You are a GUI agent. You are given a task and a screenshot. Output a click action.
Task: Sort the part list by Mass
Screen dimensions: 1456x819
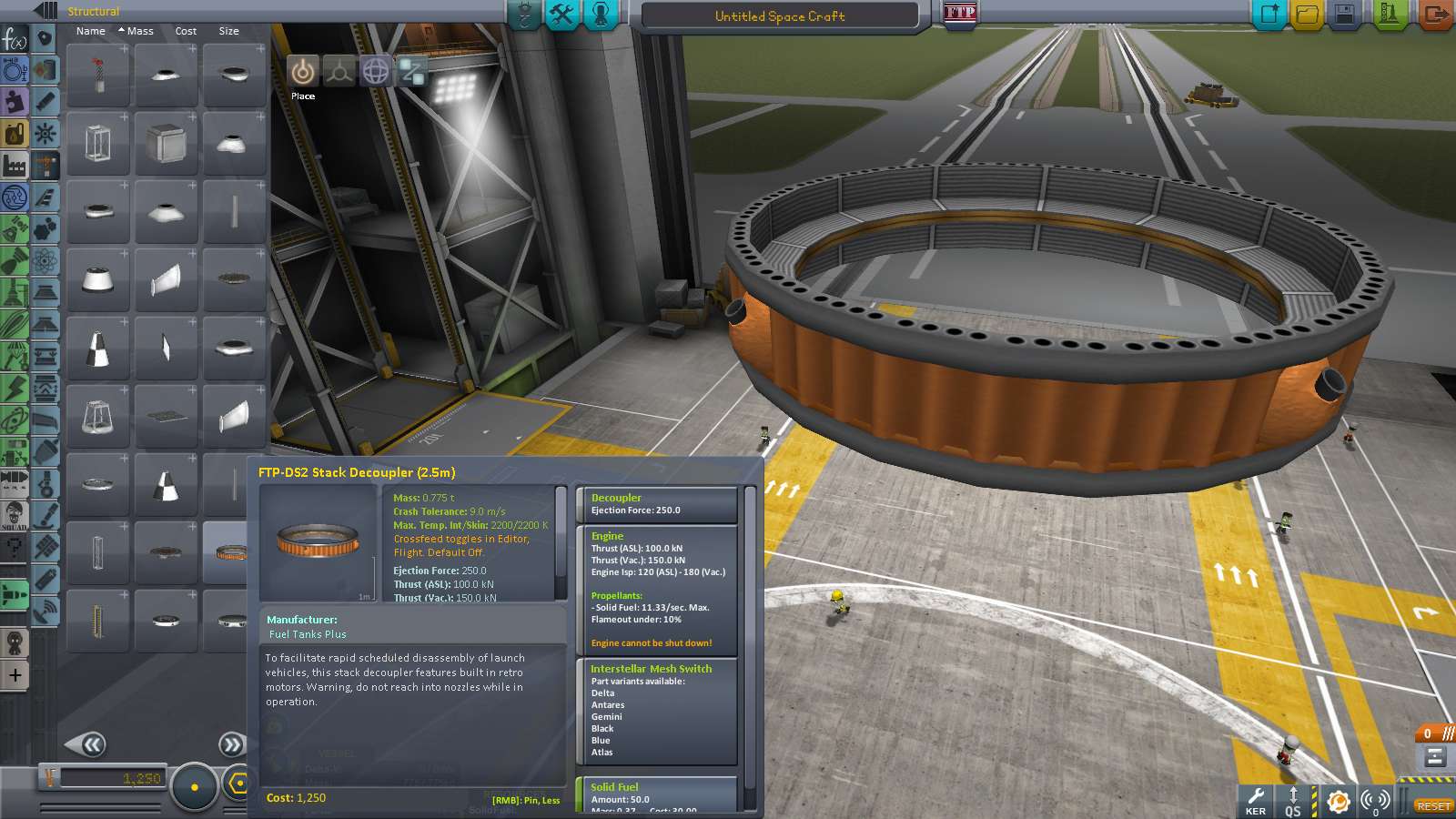click(x=139, y=31)
